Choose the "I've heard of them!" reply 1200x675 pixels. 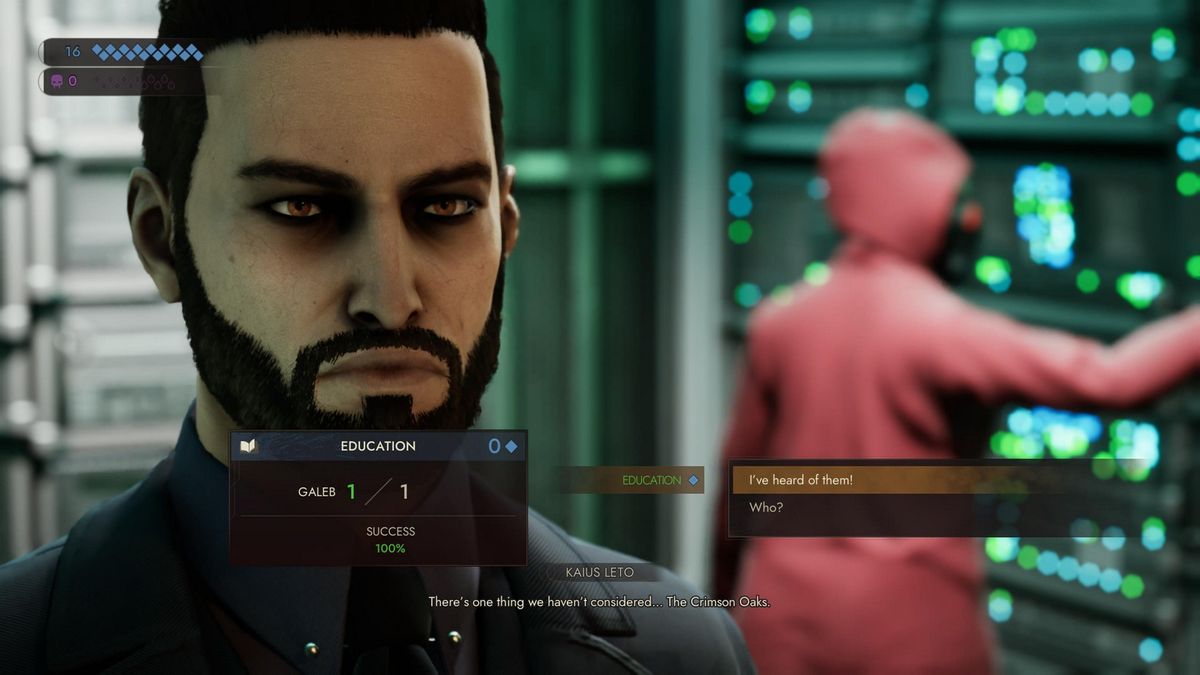point(801,480)
